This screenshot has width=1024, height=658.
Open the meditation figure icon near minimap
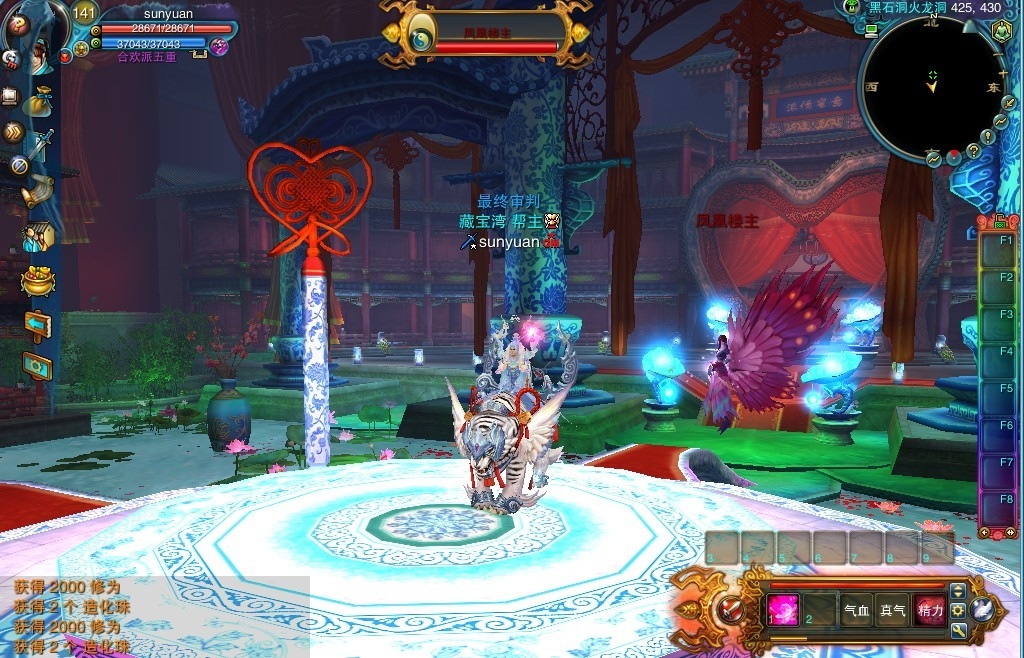pos(1000,30)
